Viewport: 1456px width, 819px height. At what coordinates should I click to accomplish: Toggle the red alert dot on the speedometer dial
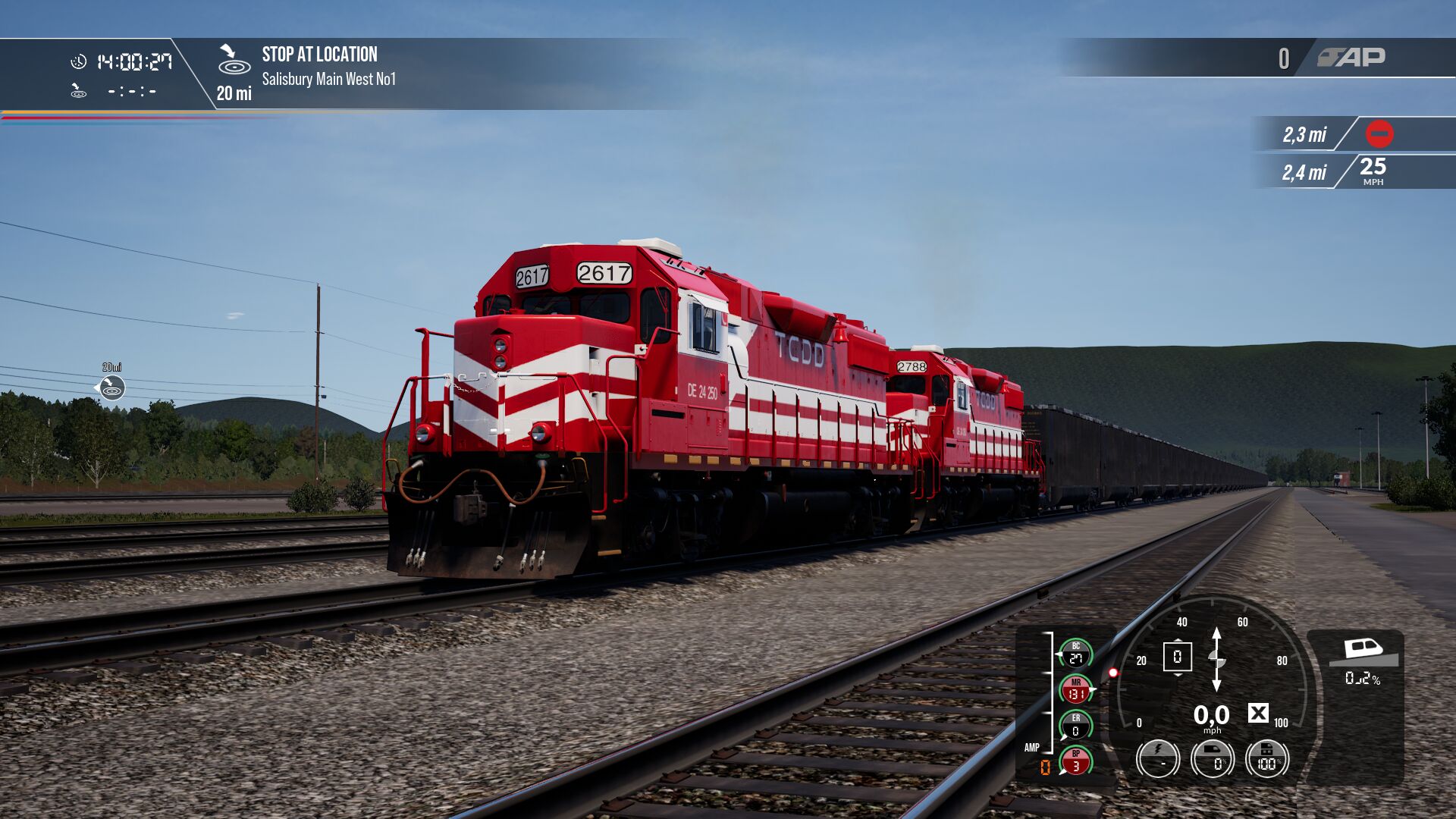point(1113,673)
